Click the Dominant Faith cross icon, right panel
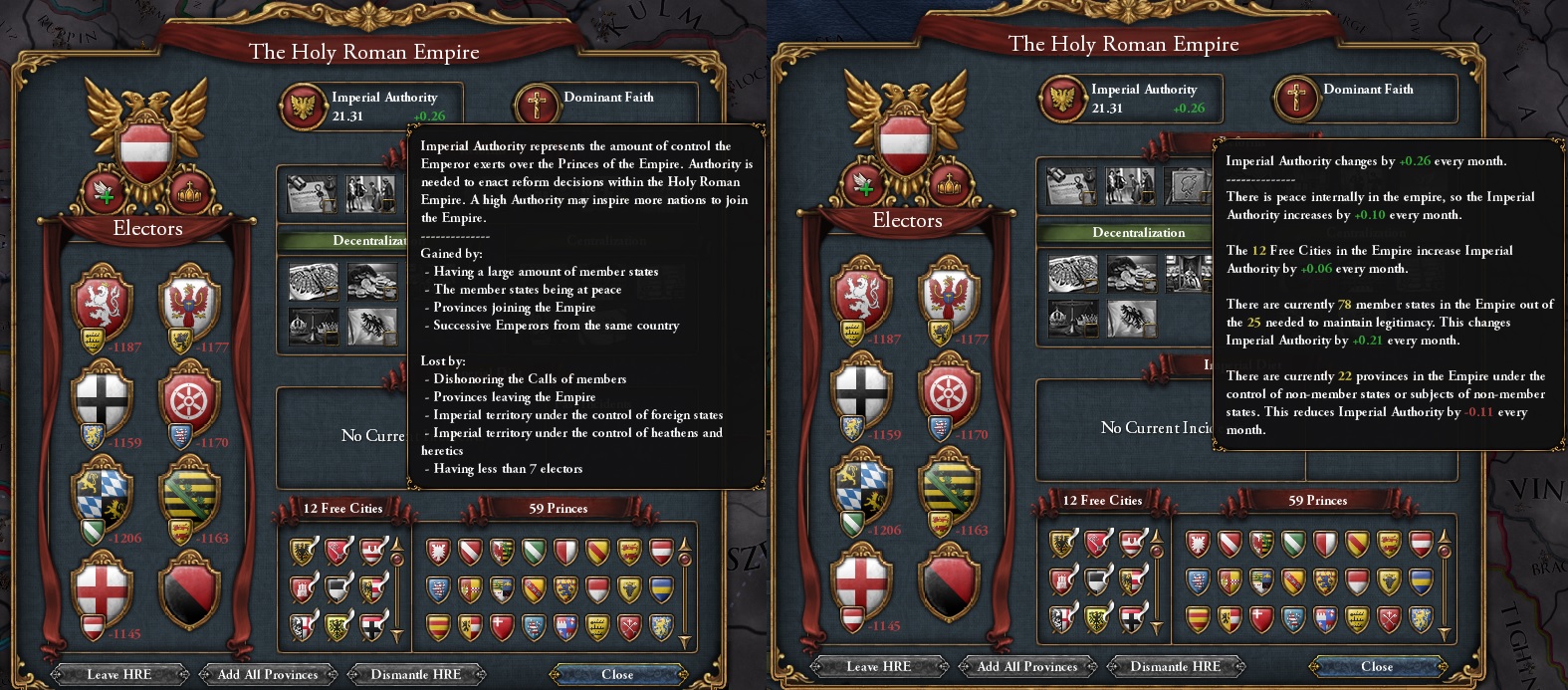The width and height of the screenshot is (1568, 690). (x=1295, y=99)
